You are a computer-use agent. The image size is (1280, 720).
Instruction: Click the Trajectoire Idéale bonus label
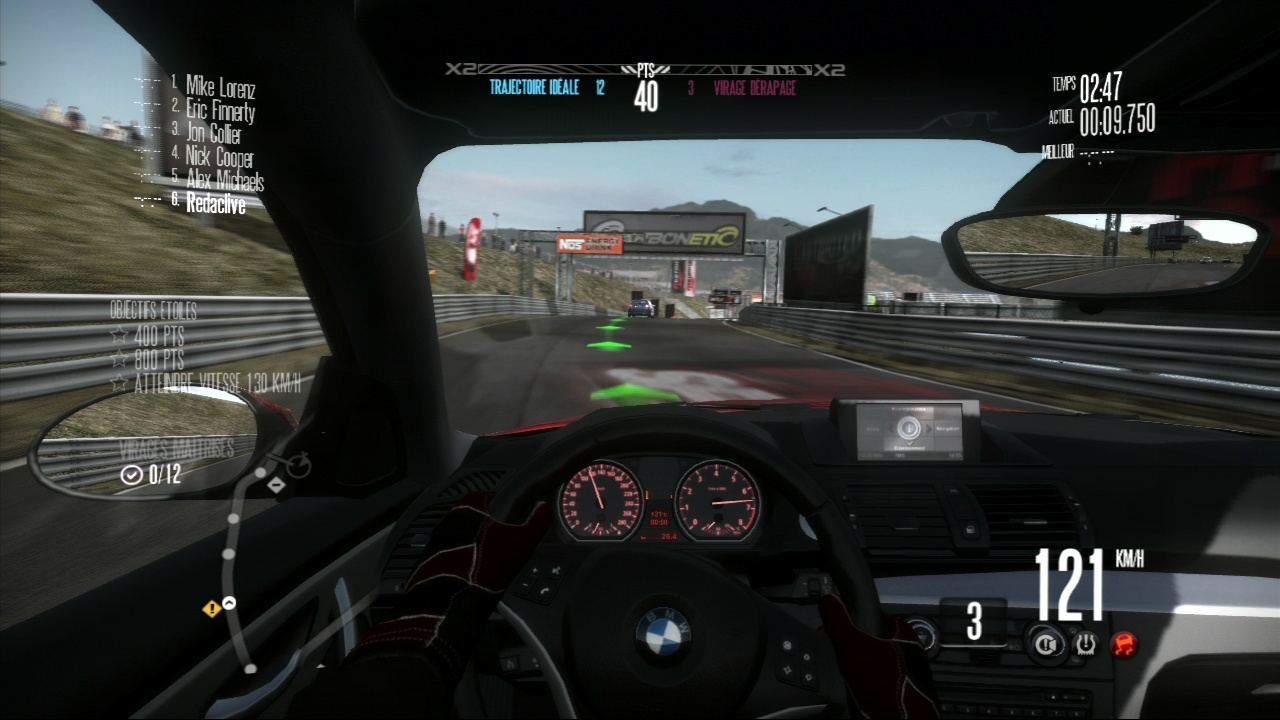pos(534,88)
